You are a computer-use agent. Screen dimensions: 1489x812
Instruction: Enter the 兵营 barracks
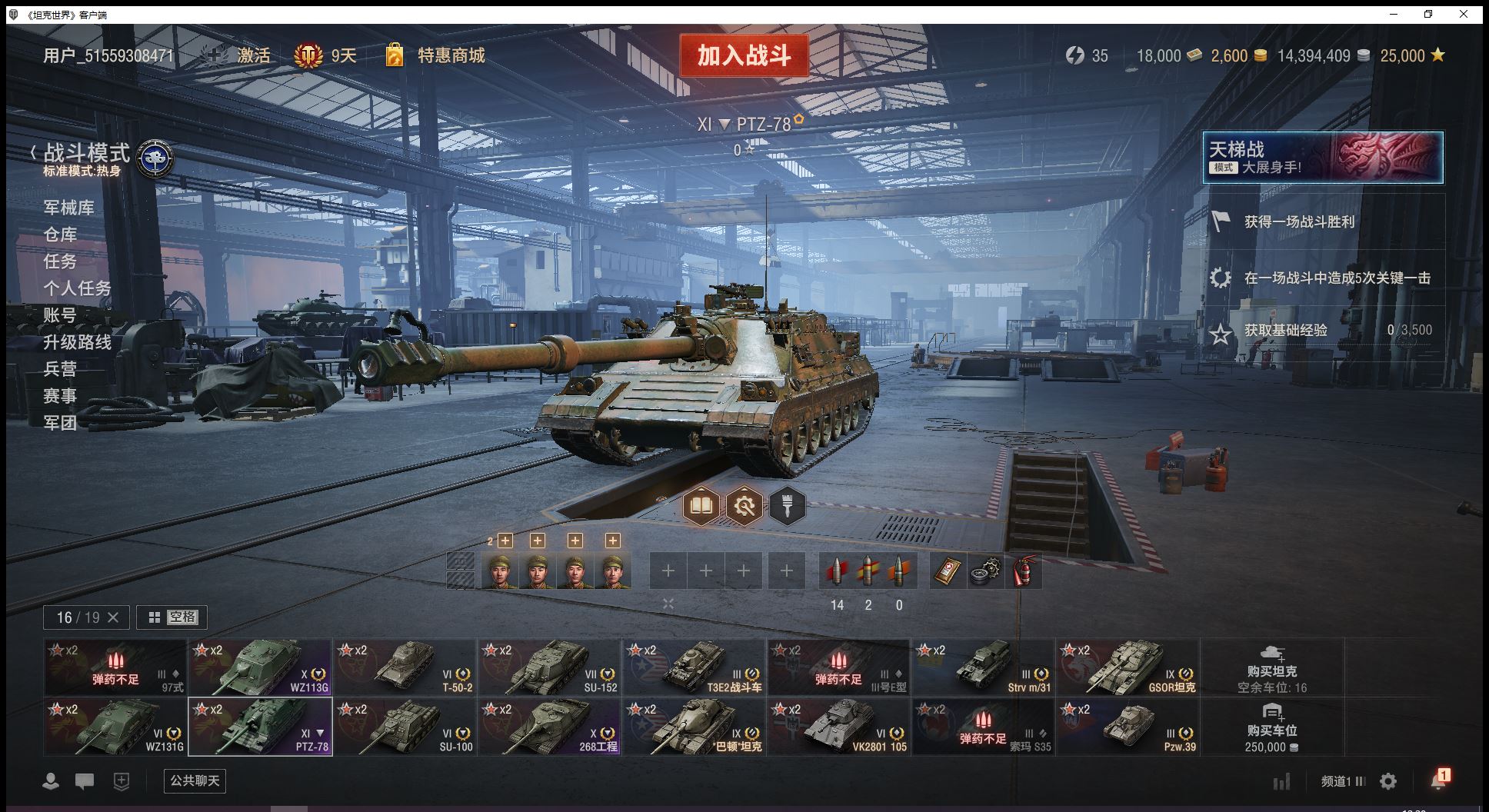pyautogui.click(x=60, y=369)
